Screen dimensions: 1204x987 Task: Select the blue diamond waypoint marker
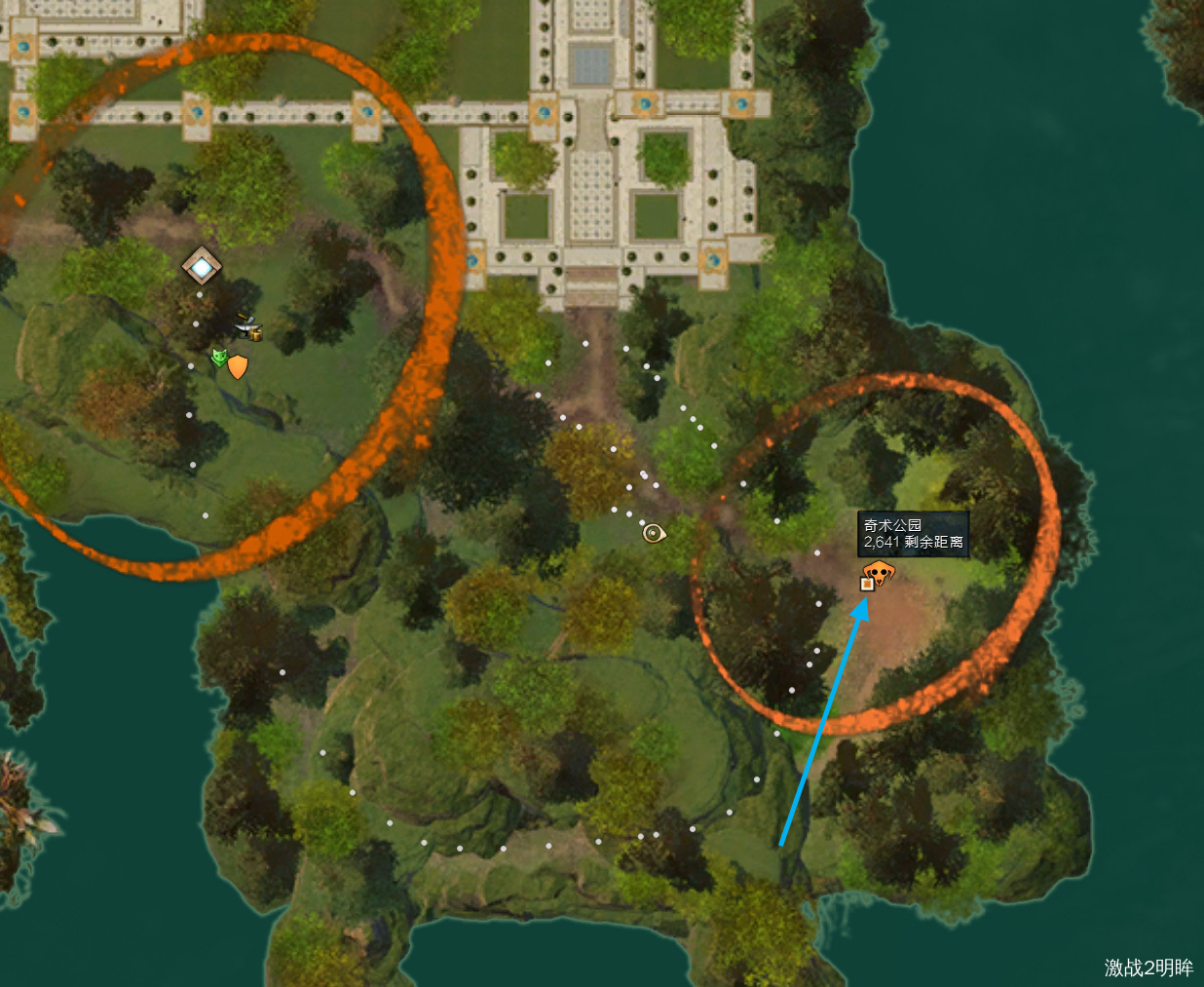click(x=202, y=265)
